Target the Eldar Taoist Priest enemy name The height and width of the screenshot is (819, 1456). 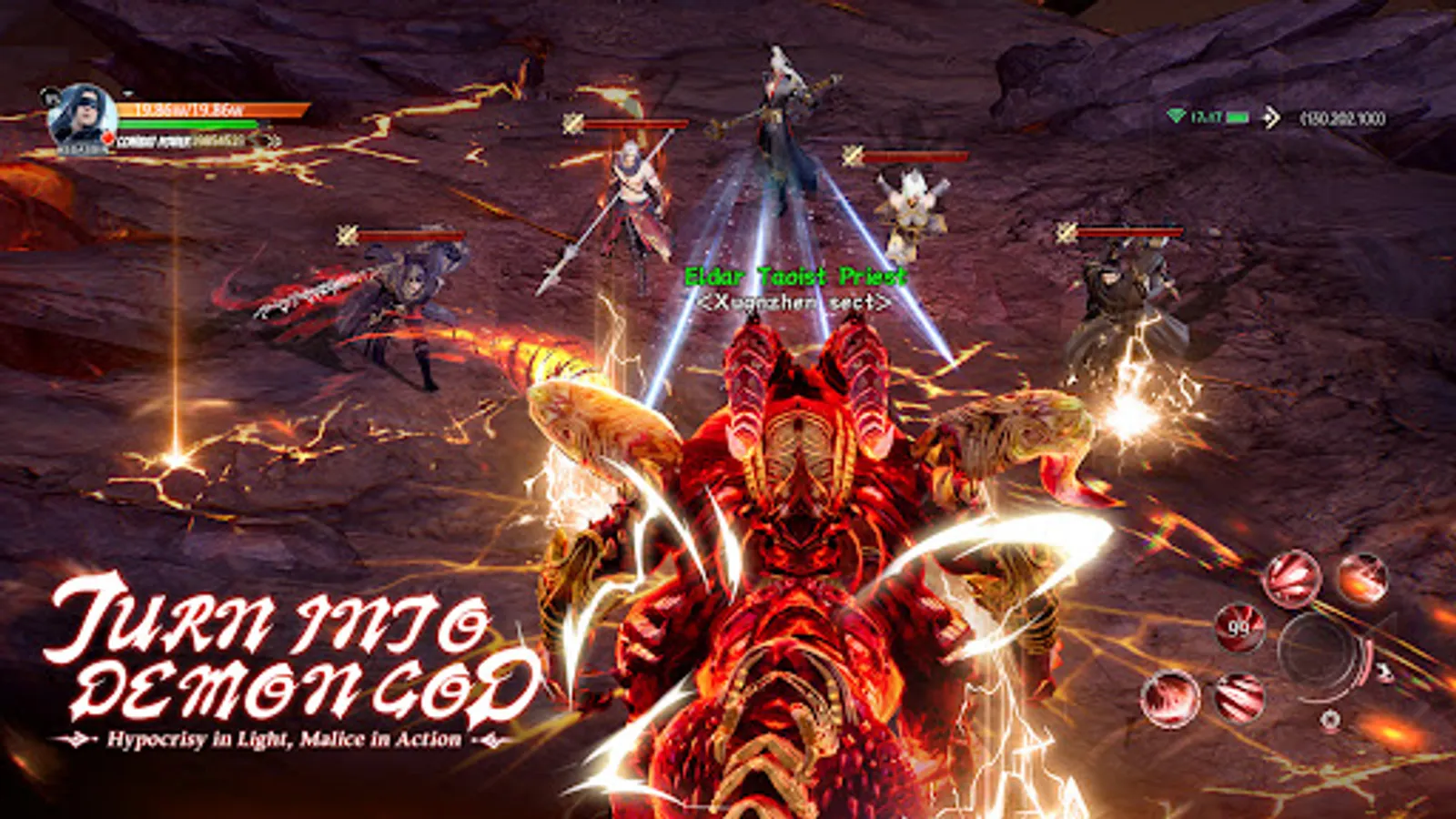click(796, 276)
